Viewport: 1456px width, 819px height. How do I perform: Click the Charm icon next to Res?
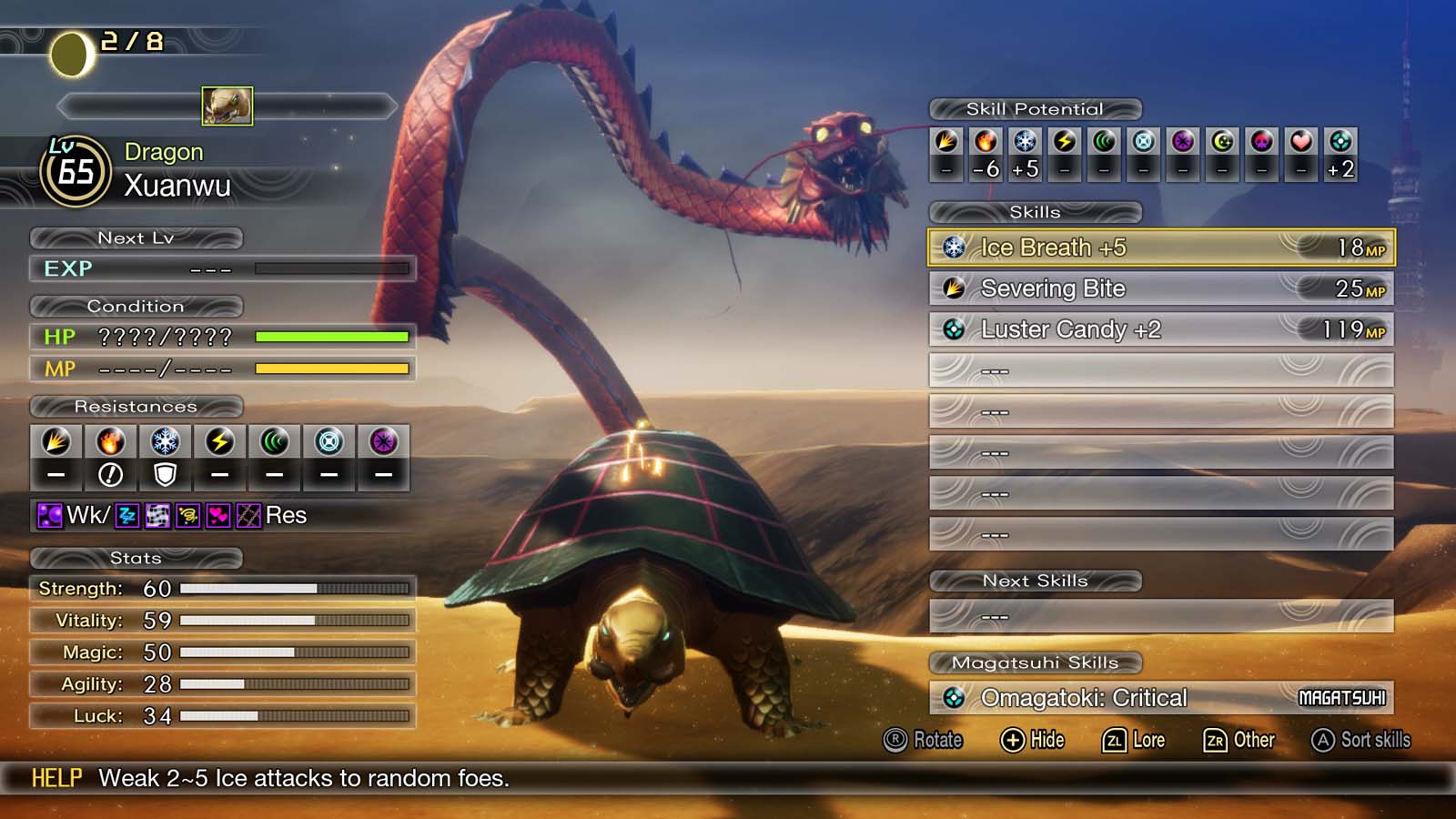tap(218, 515)
